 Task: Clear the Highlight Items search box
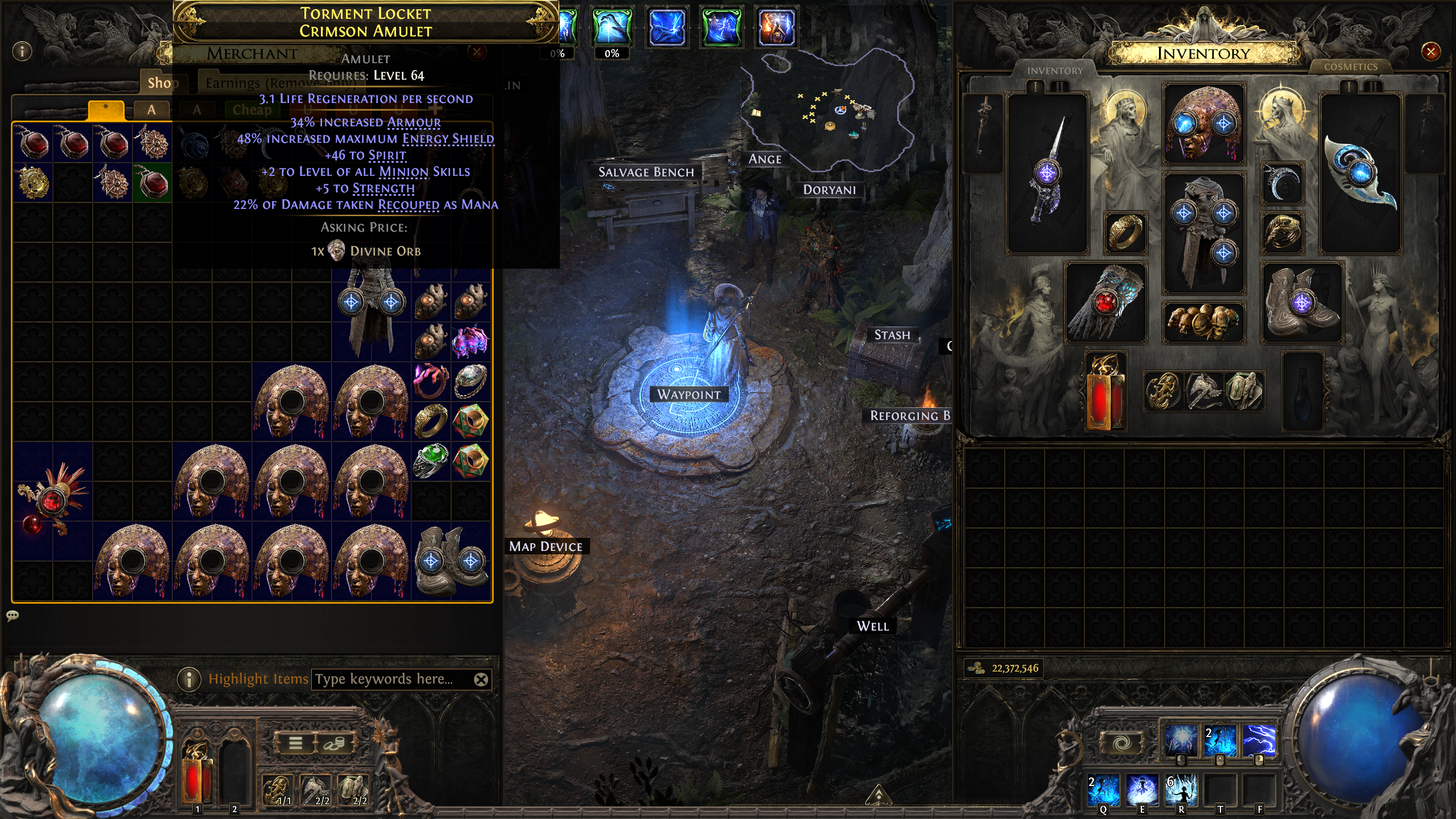[481, 679]
